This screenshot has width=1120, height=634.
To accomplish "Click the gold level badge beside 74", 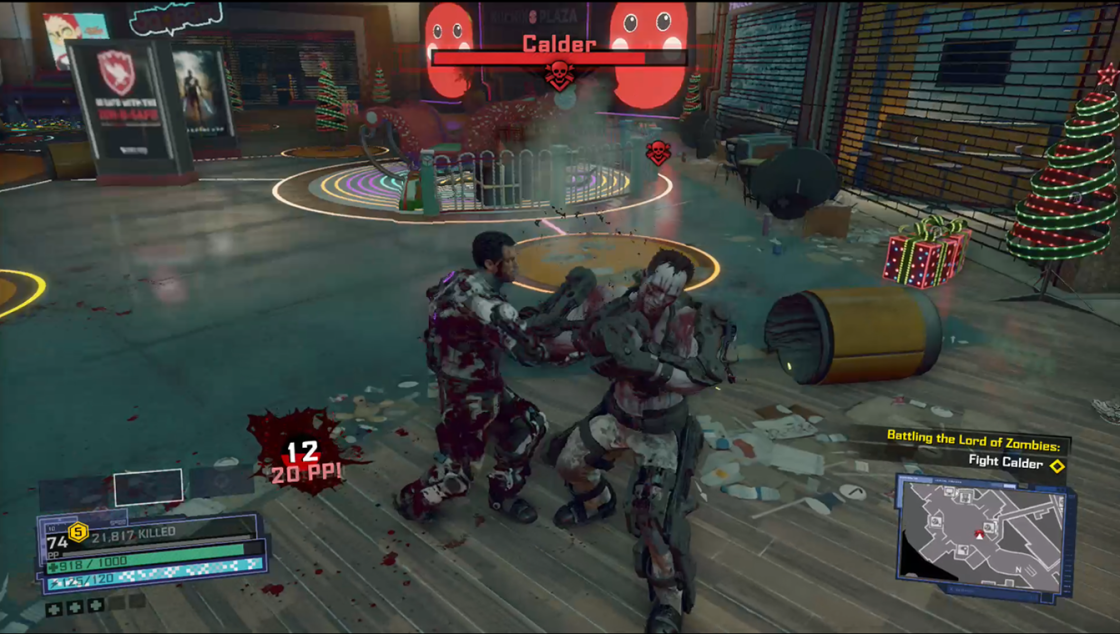I will [78, 532].
